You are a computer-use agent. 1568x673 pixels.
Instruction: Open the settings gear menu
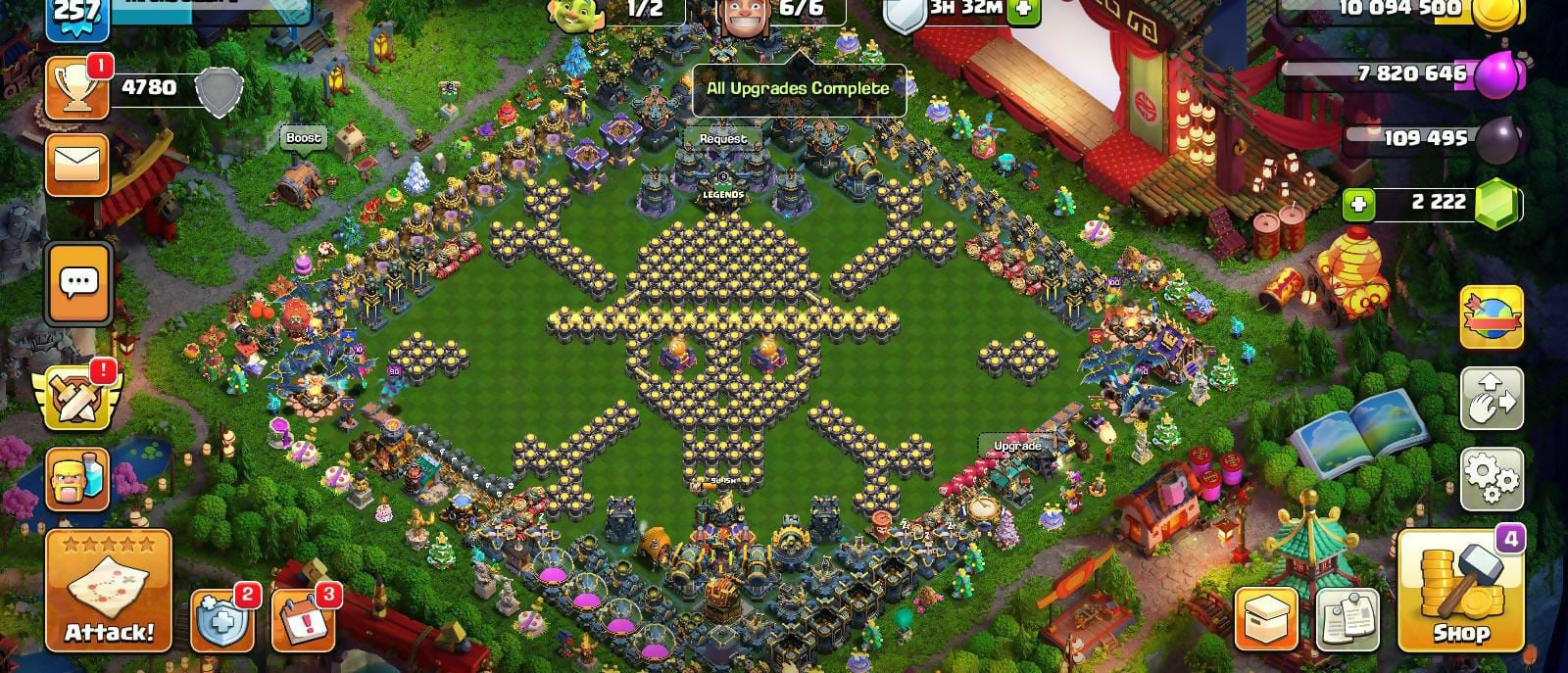[x=1492, y=478]
